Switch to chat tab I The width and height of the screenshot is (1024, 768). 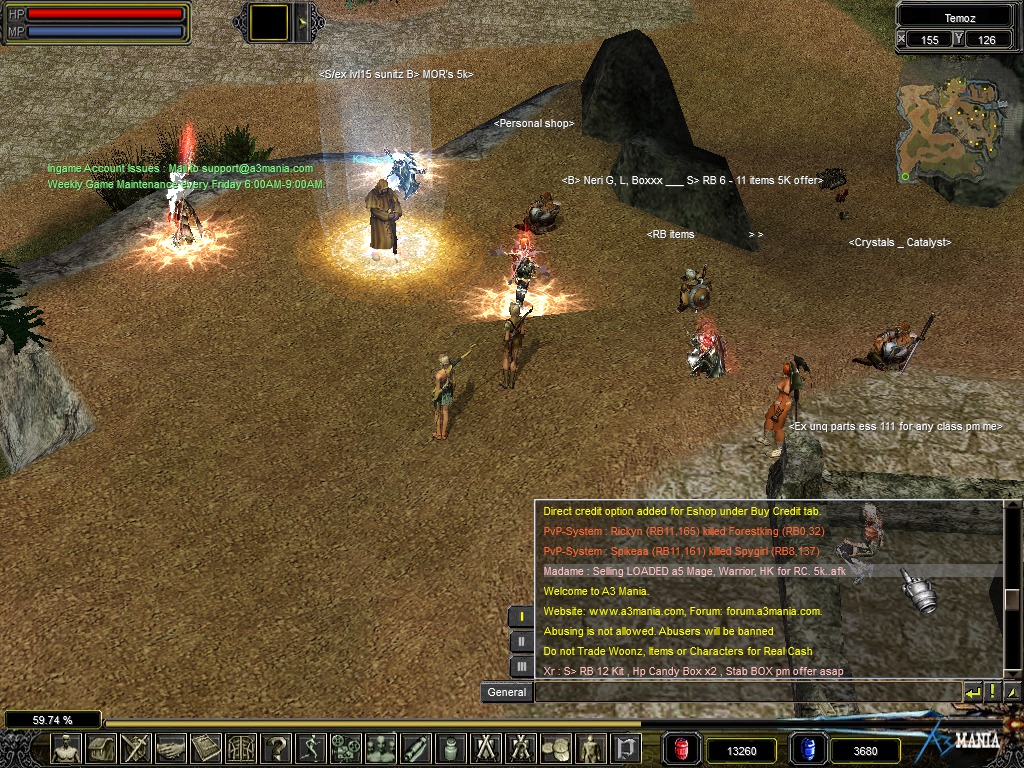pos(521,616)
